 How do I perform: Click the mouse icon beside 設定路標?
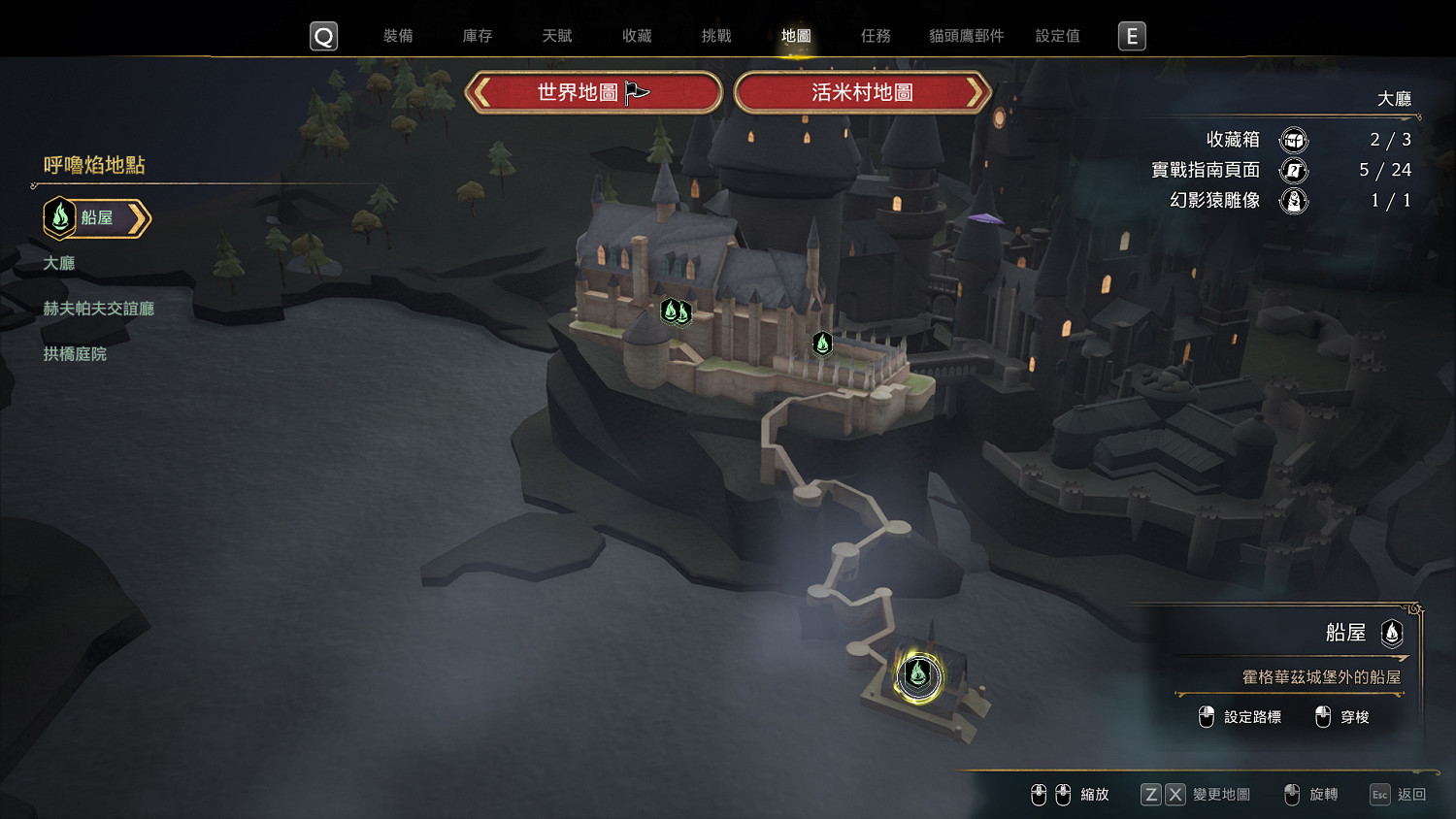(1206, 717)
